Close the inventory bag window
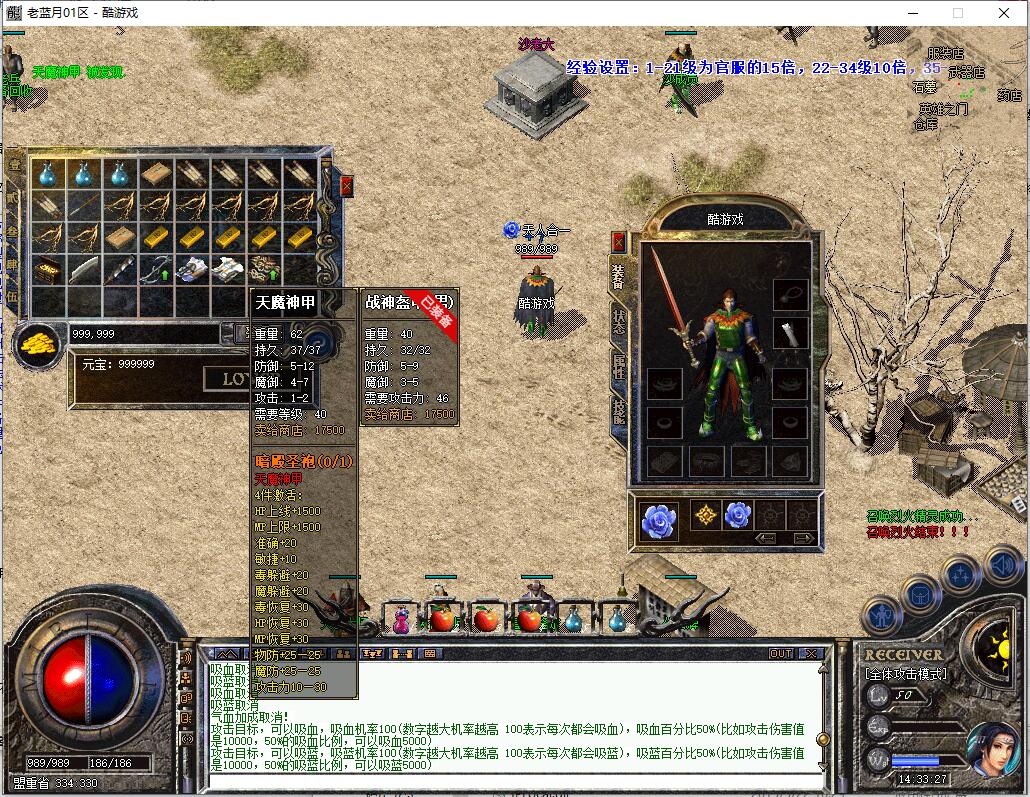Viewport: 1030px width, 797px height. pyautogui.click(x=346, y=186)
